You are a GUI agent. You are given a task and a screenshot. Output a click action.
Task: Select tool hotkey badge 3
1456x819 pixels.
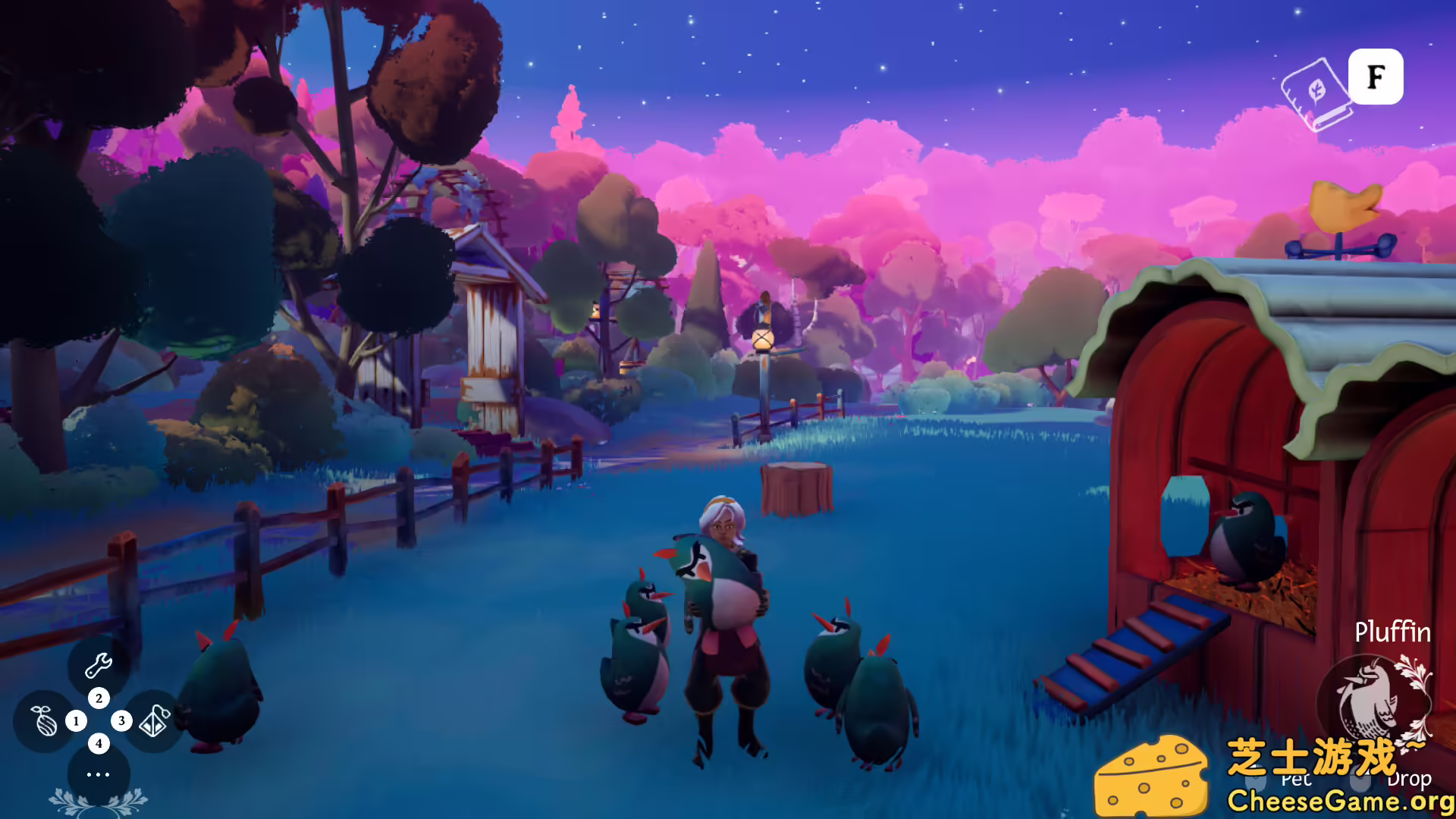[121, 721]
